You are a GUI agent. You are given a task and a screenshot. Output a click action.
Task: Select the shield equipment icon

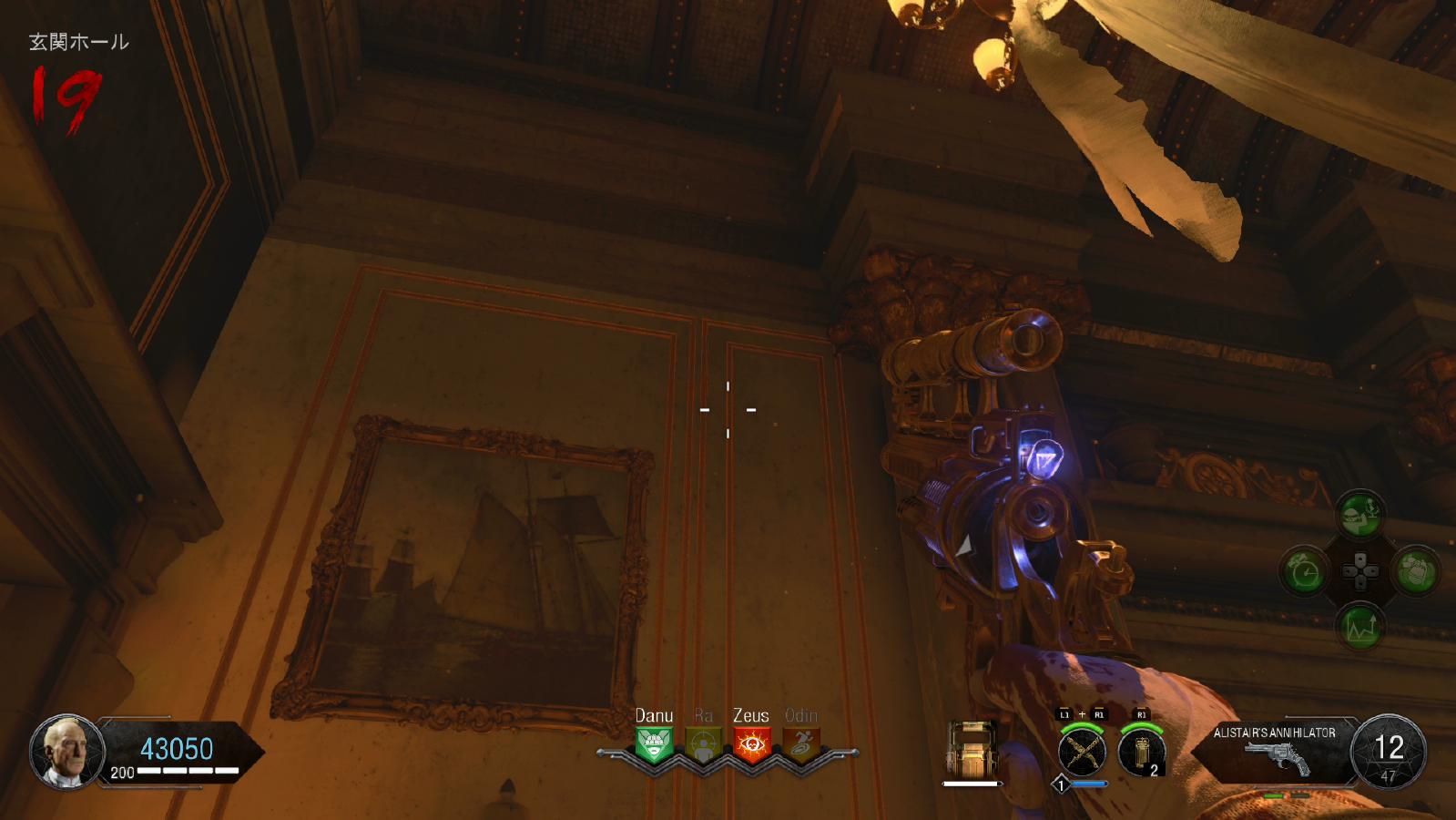pyautogui.click(x=971, y=751)
